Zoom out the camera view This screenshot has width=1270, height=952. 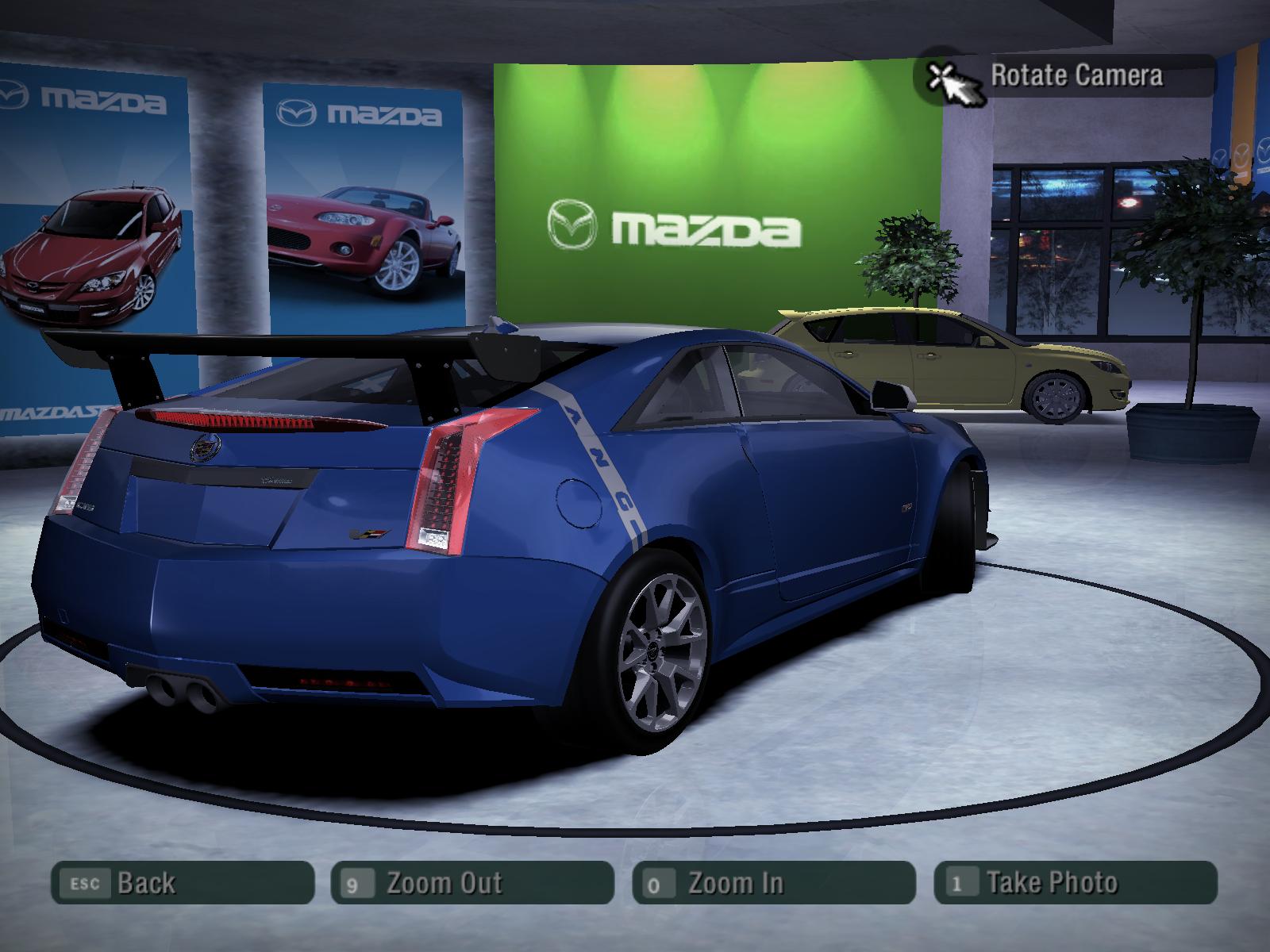pyautogui.click(x=472, y=883)
